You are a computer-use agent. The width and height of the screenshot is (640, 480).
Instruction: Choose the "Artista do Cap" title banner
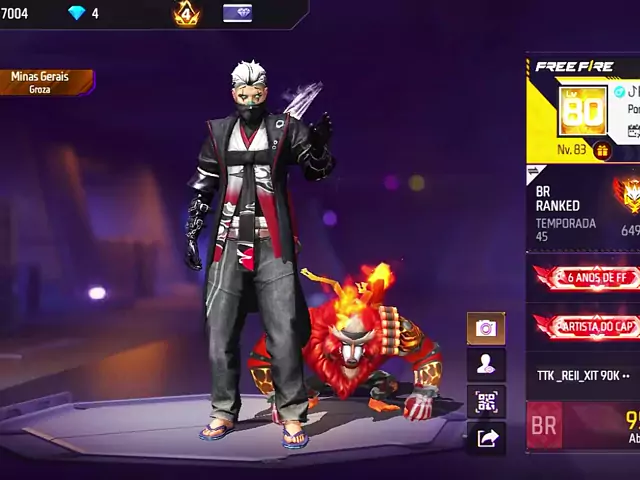click(x=586, y=326)
